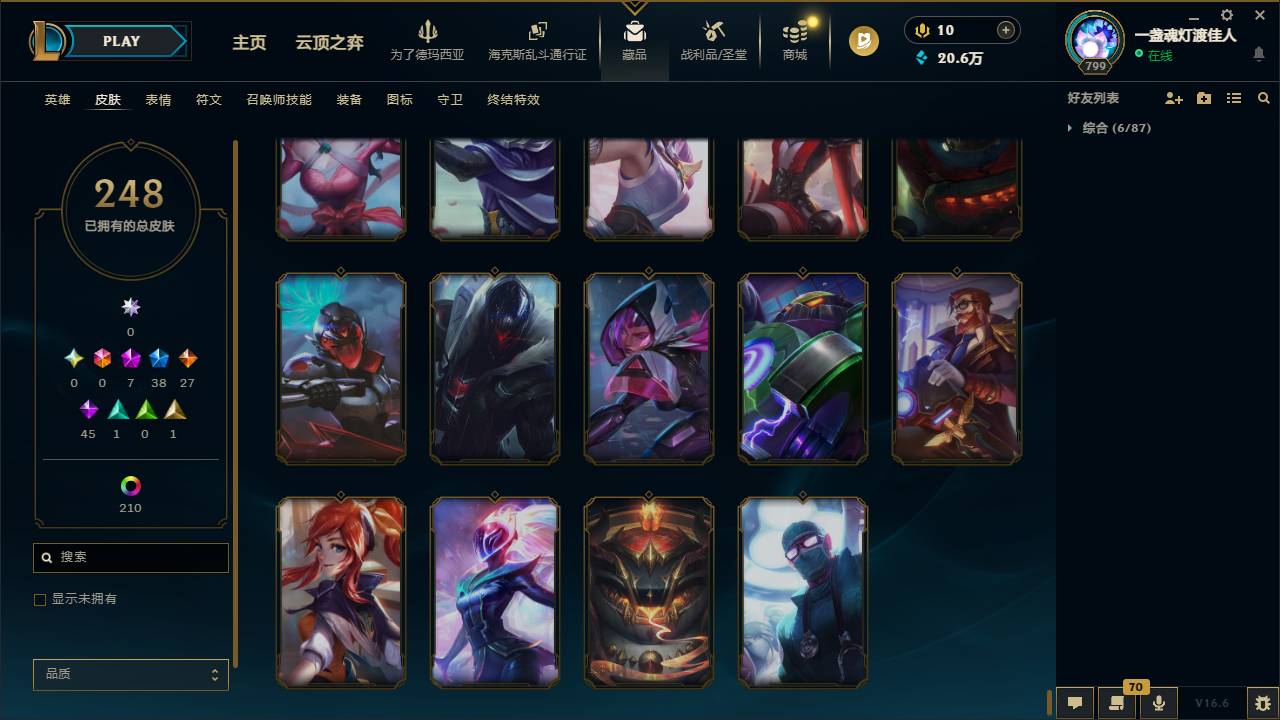Screen dimensions: 1280x720
Task: Click the chroma color wheel above 210
Action: [130, 488]
